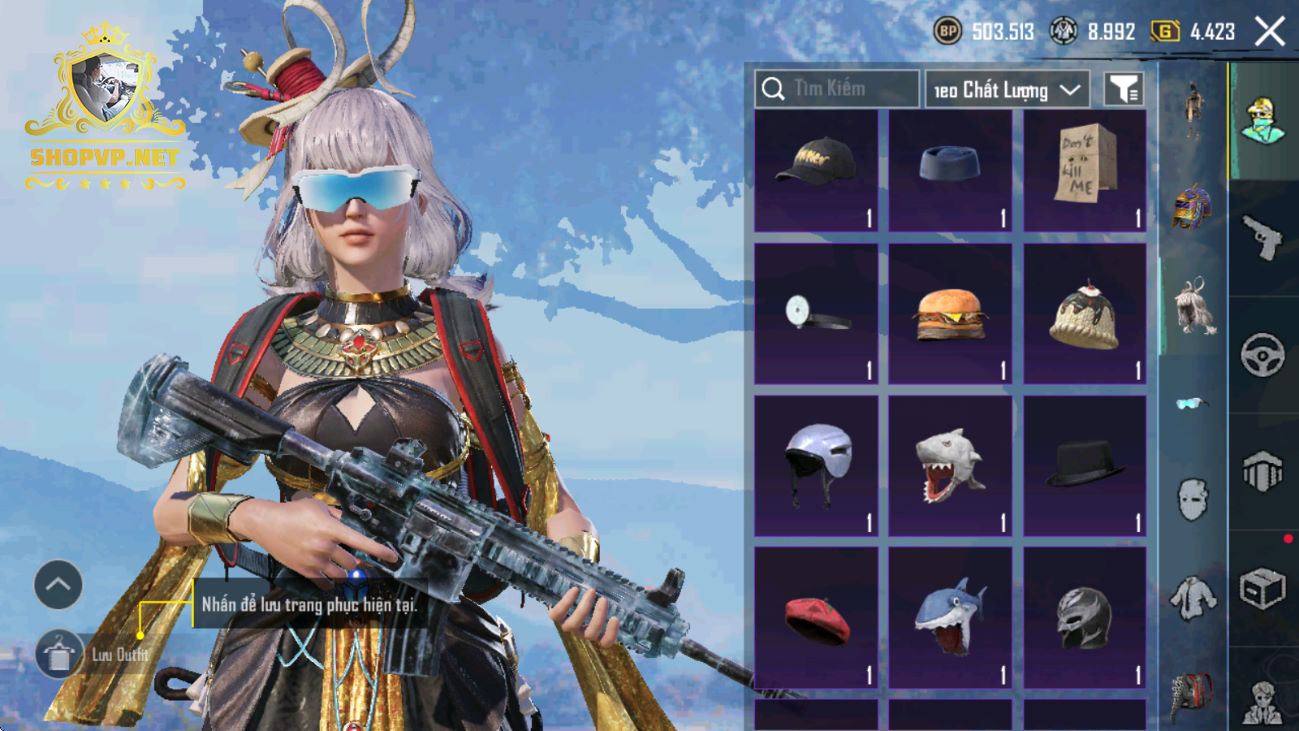This screenshot has height=731, width=1299.
Task: Select the white shark head mask
Action: click(950, 466)
